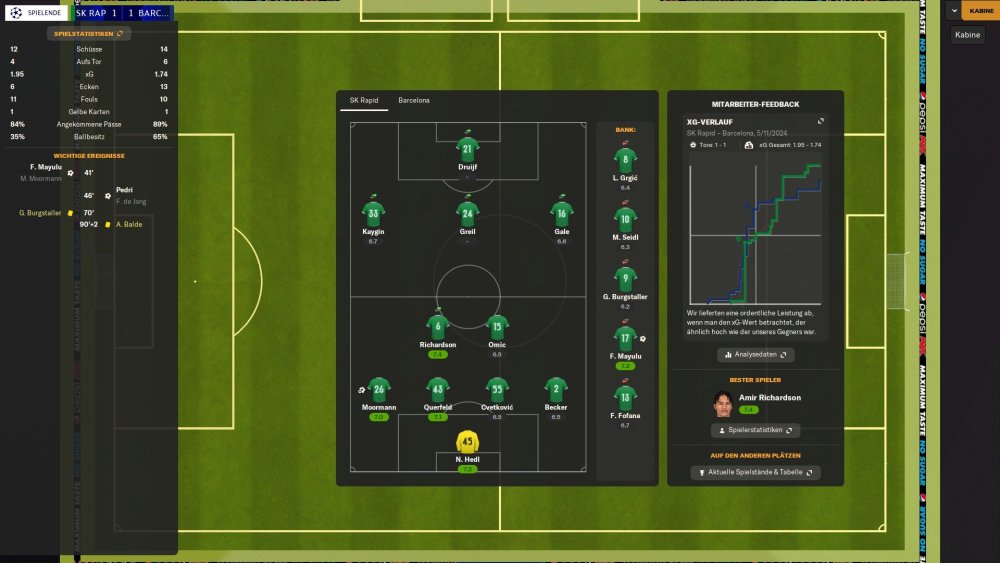View Amir Richardson's best player portrait
This screenshot has width=1000, height=563.
(720, 403)
